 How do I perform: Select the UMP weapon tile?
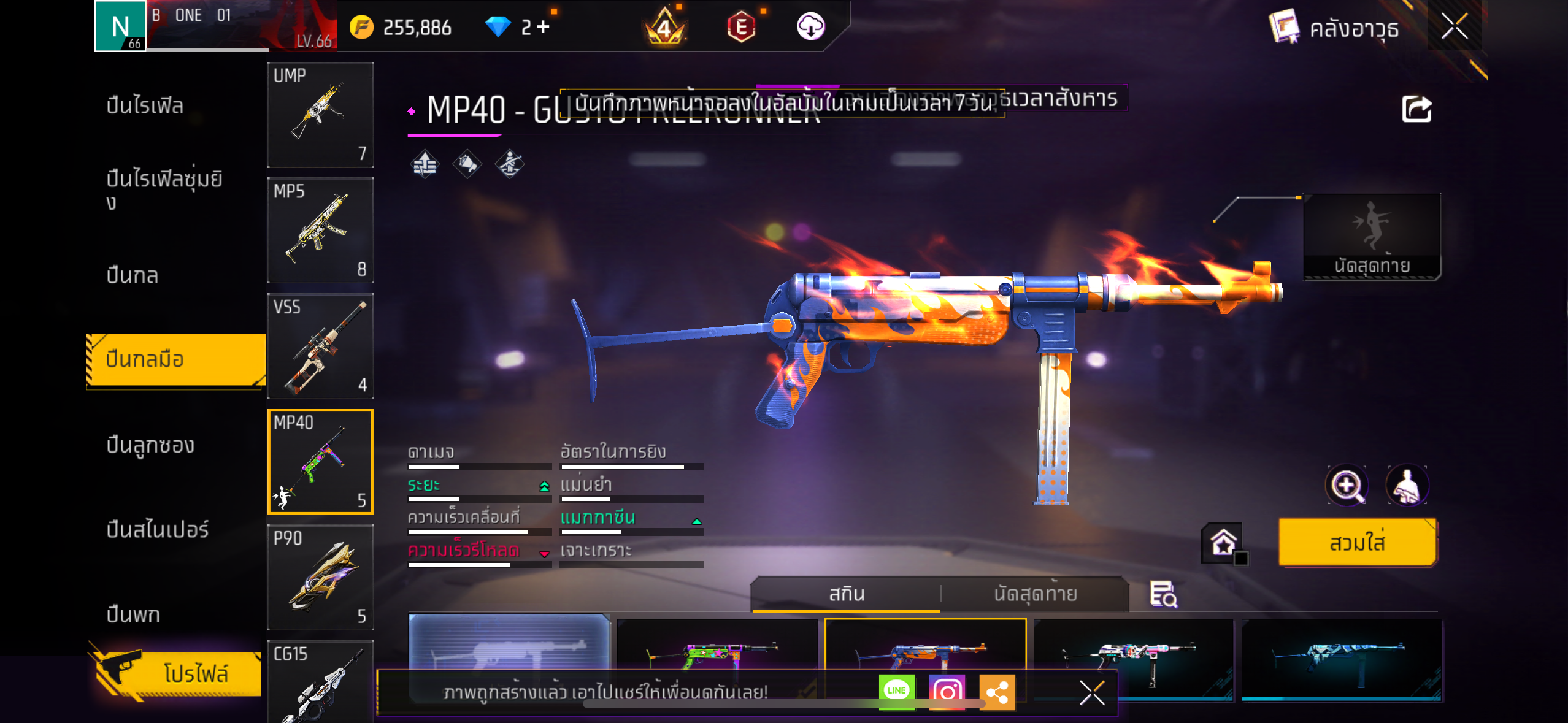[x=320, y=115]
